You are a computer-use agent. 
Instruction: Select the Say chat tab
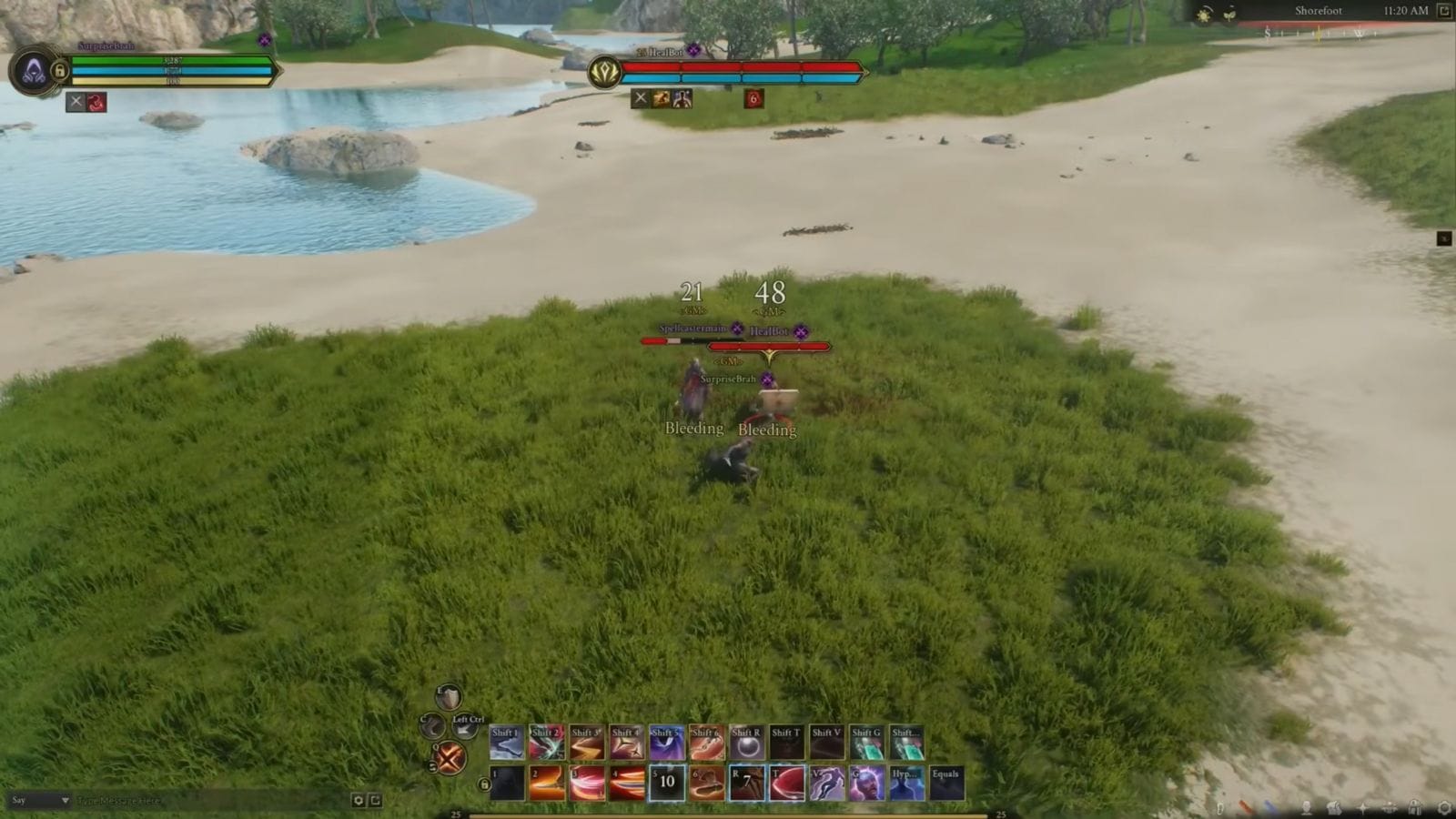pyautogui.click(x=18, y=800)
